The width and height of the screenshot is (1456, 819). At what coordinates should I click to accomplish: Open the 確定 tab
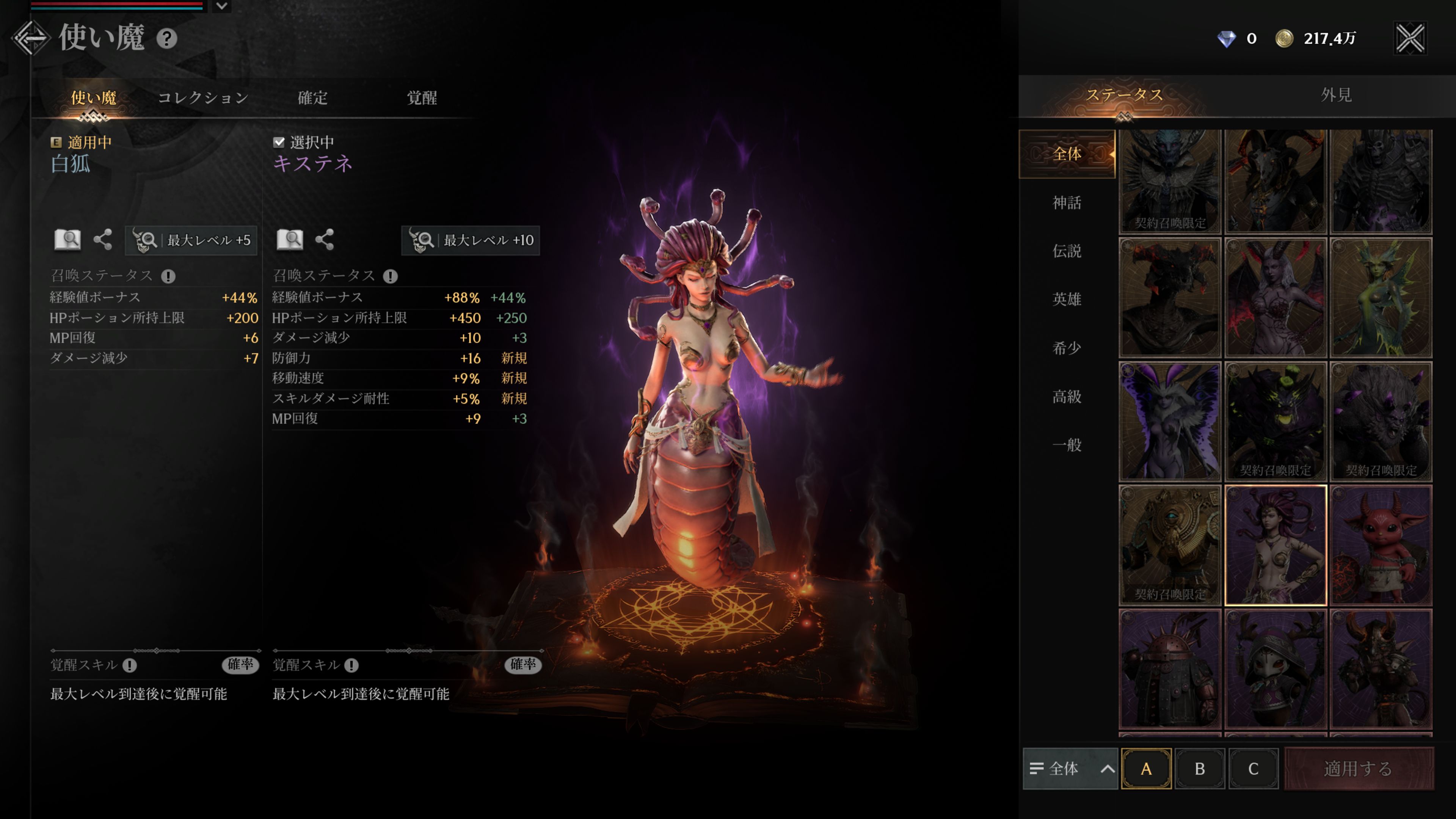312,98
